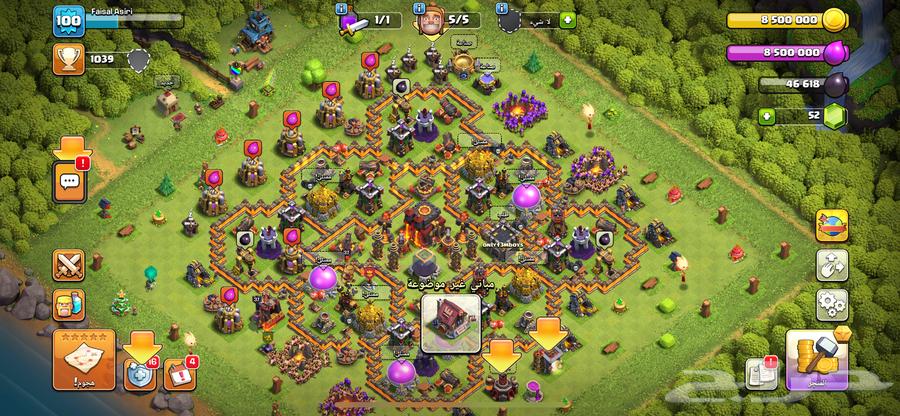This screenshot has height=416, width=900.
Task: Add a shield with the green plus button
Action: pos(568,19)
